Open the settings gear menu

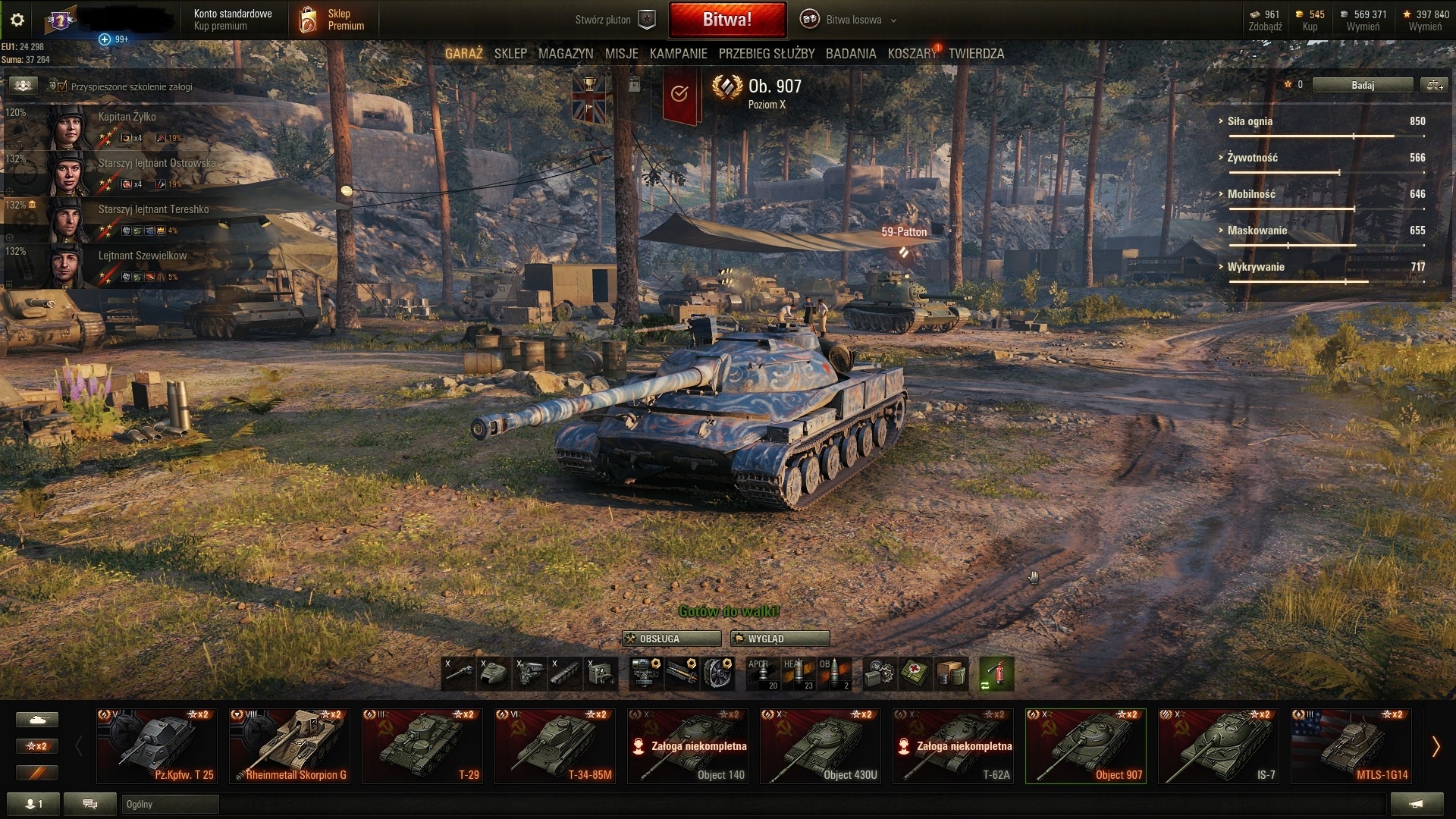pyautogui.click(x=17, y=20)
